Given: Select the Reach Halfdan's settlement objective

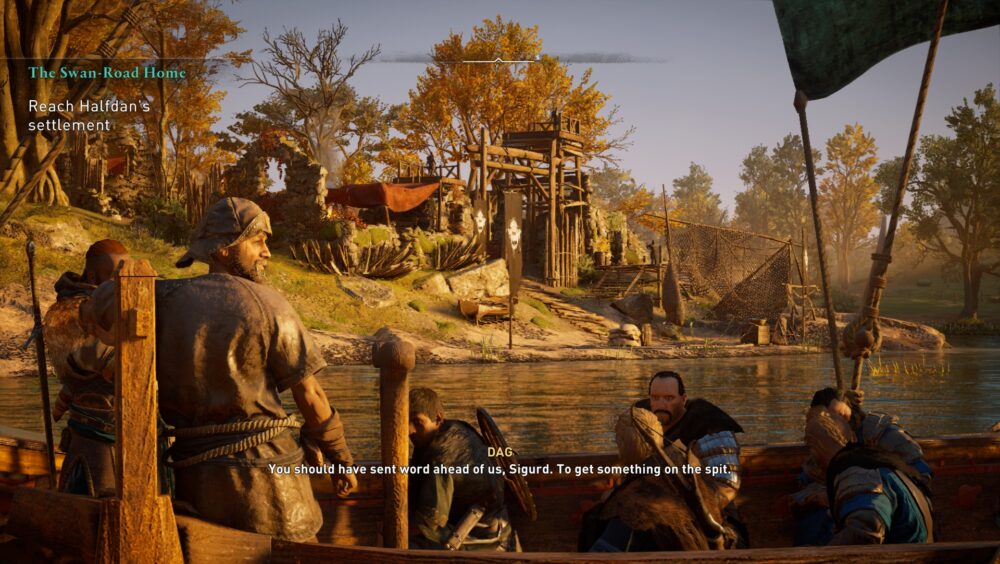Looking at the screenshot, I should (x=88, y=115).
